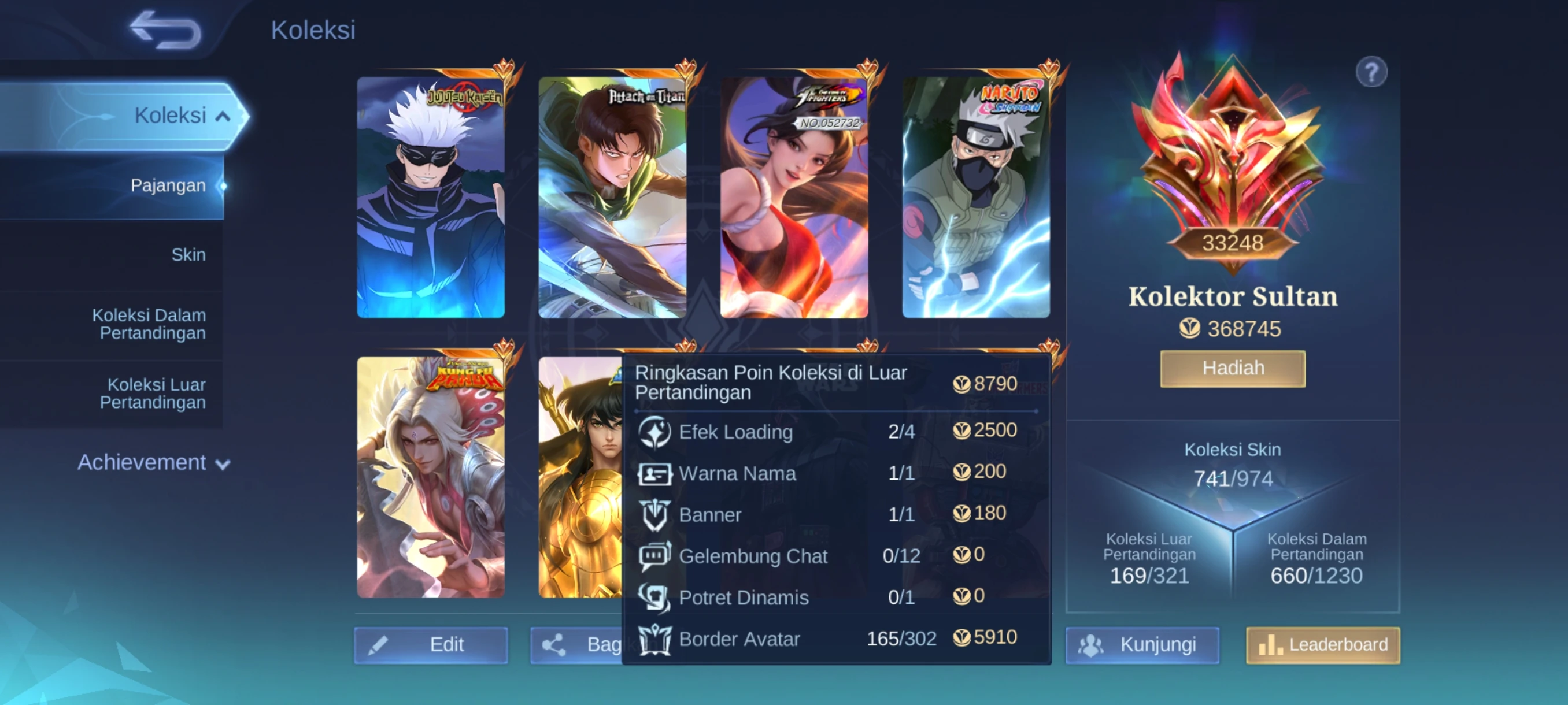The width and height of the screenshot is (1568, 705).
Task: Select the golden armor skin card
Action: coord(579,477)
